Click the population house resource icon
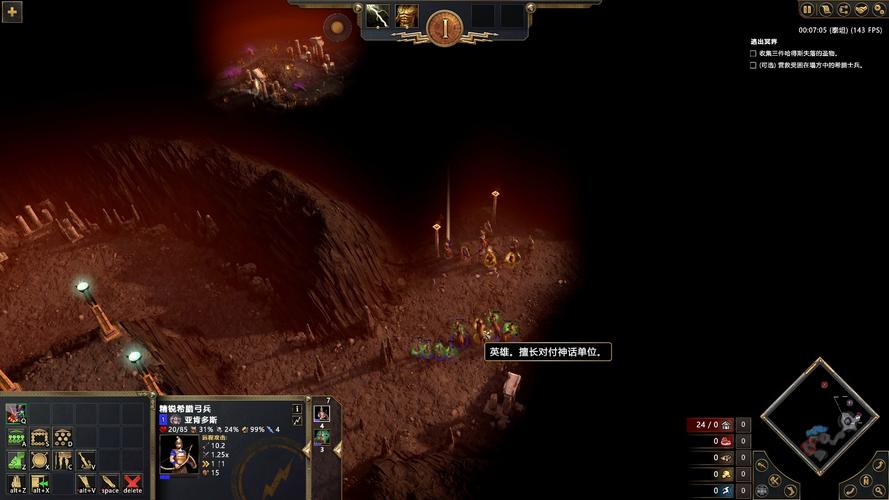Screen dimensions: 889x500 727,425
